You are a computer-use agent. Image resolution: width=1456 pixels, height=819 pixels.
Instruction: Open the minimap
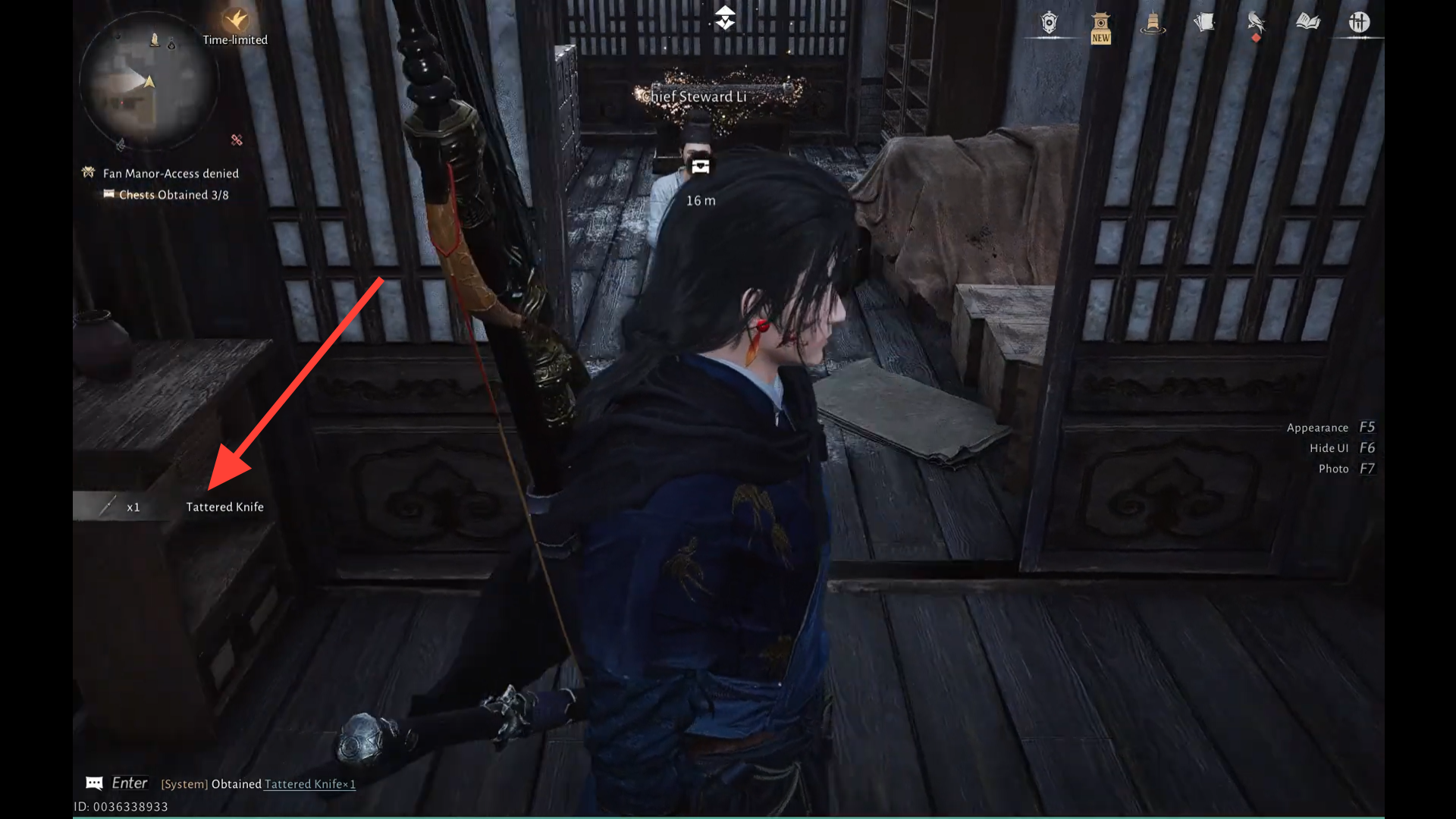click(x=148, y=82)
